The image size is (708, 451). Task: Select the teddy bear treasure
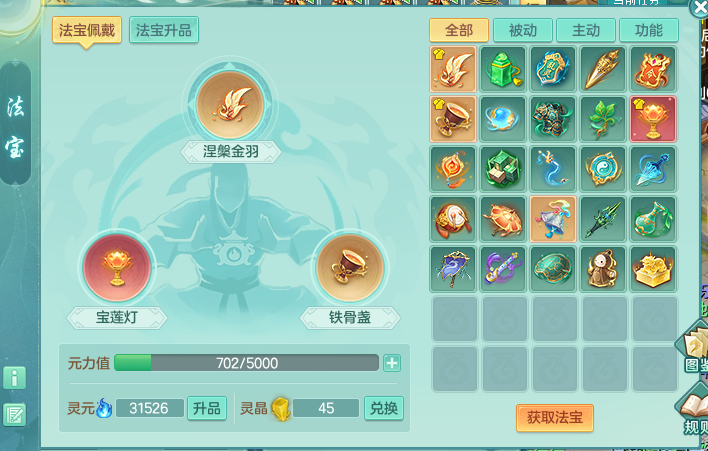pyautogui.click(x=604, y=268)
